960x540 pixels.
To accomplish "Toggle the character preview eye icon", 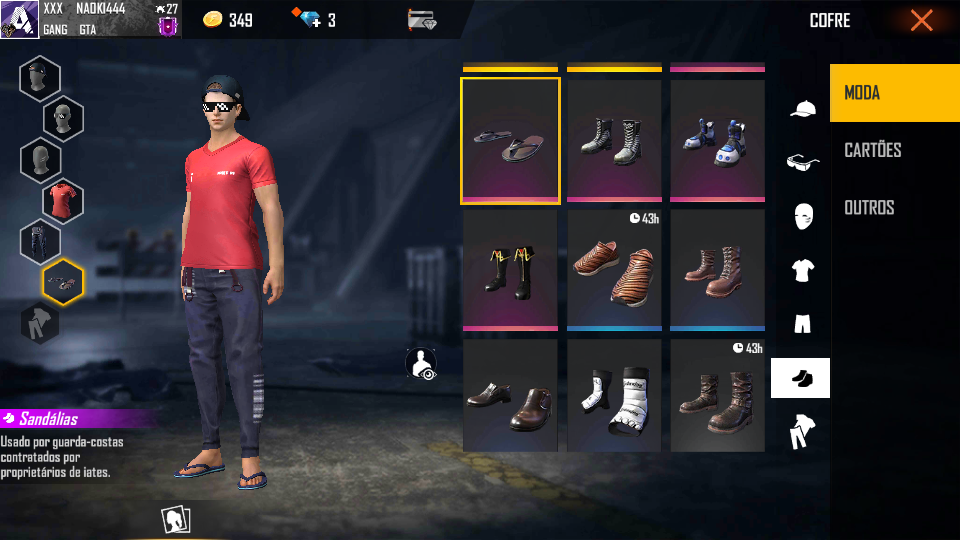I will pos(421,364).
